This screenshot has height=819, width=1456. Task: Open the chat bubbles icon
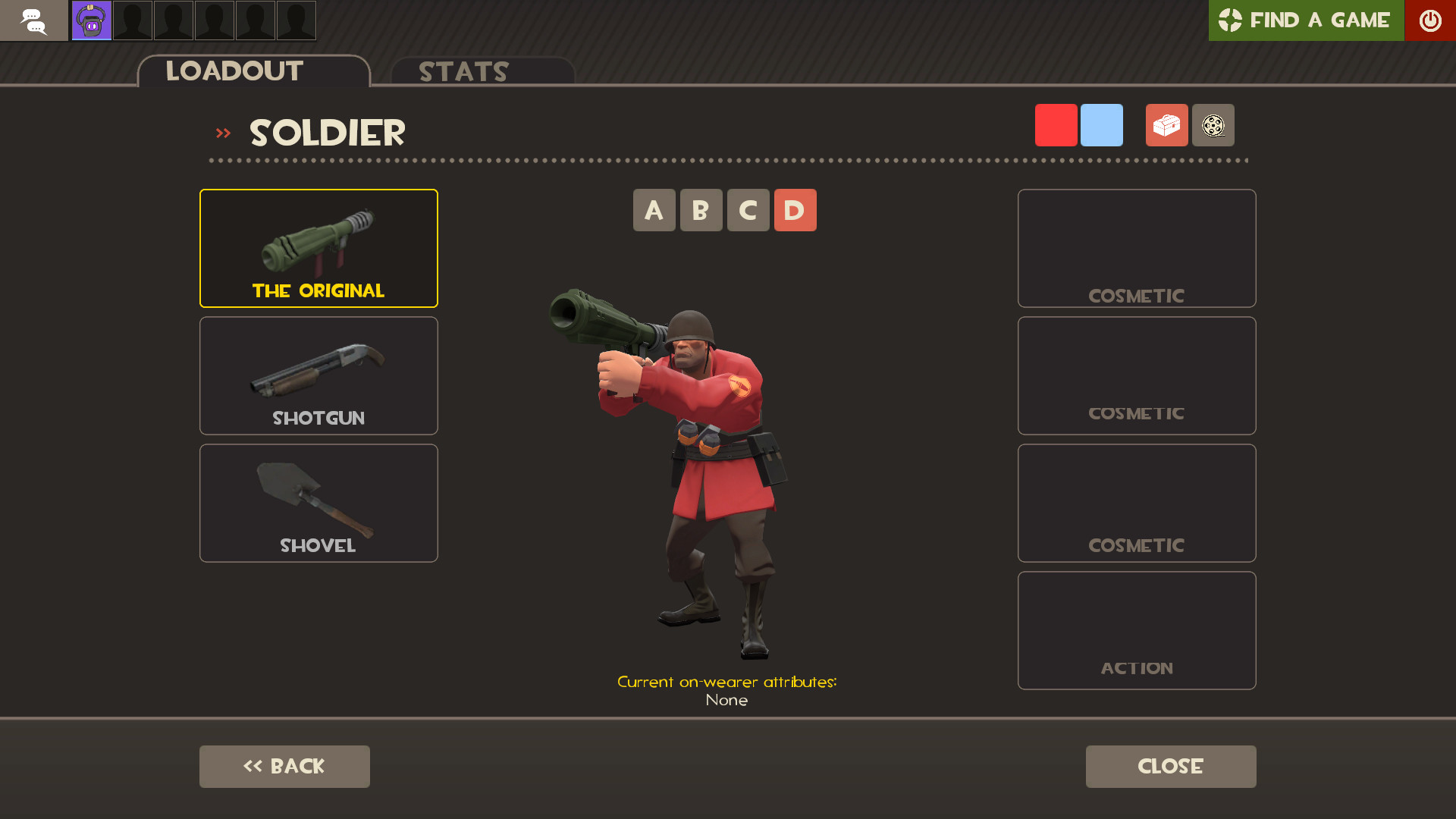33,20
